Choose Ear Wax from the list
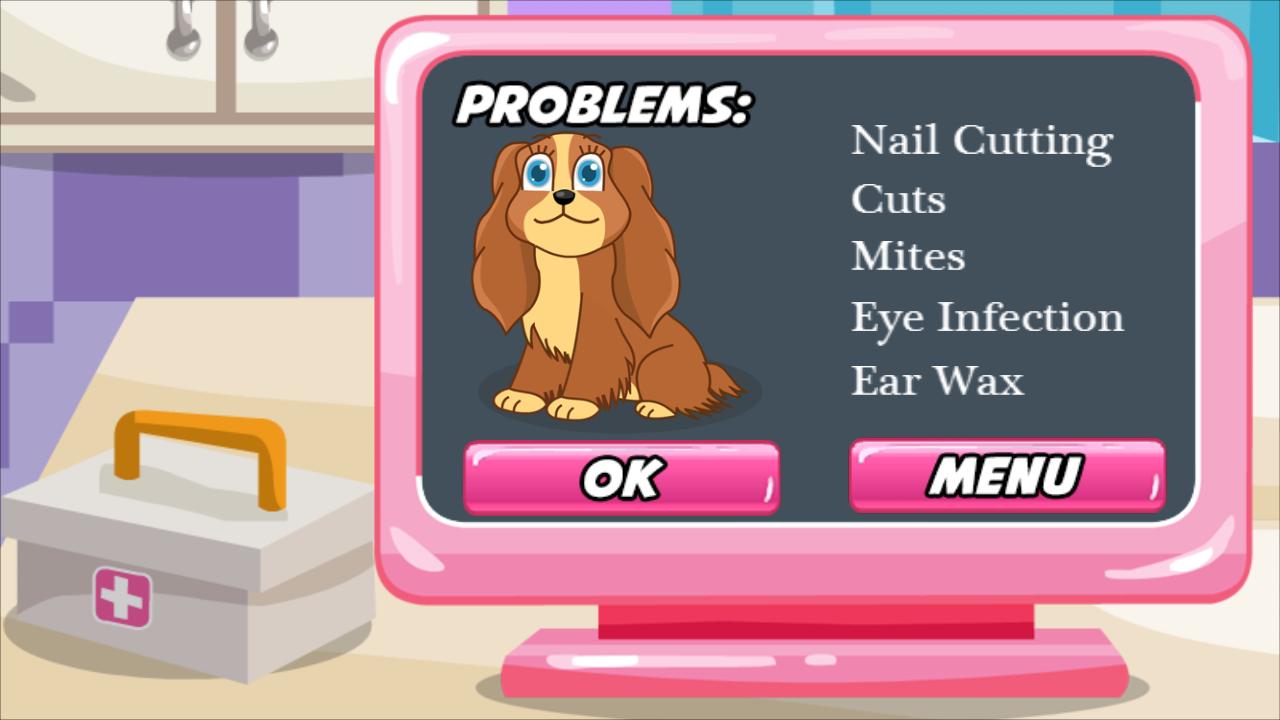Viewport: 1280px width, 720px height. tap(936, 380)
